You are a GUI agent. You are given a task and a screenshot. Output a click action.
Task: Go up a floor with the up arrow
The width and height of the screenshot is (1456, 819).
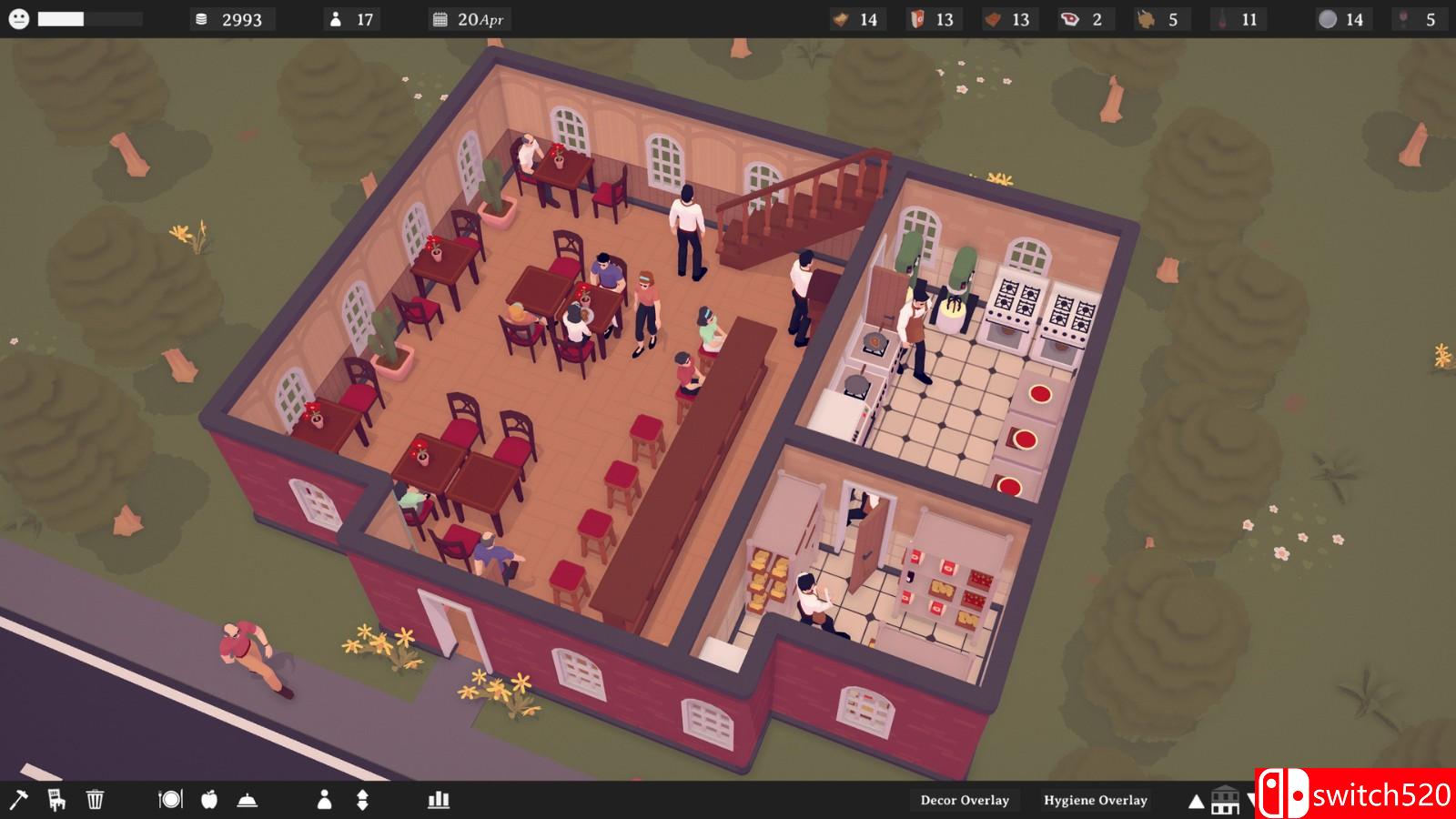(x=1197, y=802)
